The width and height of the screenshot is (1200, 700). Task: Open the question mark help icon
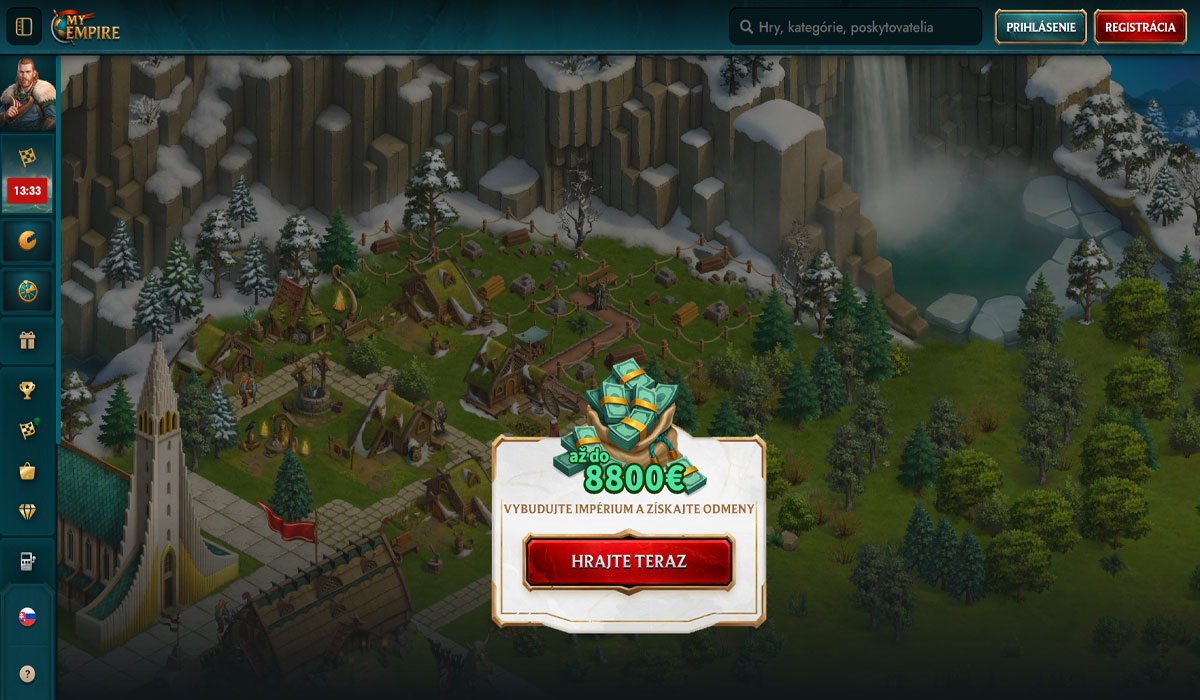point(28,673)
